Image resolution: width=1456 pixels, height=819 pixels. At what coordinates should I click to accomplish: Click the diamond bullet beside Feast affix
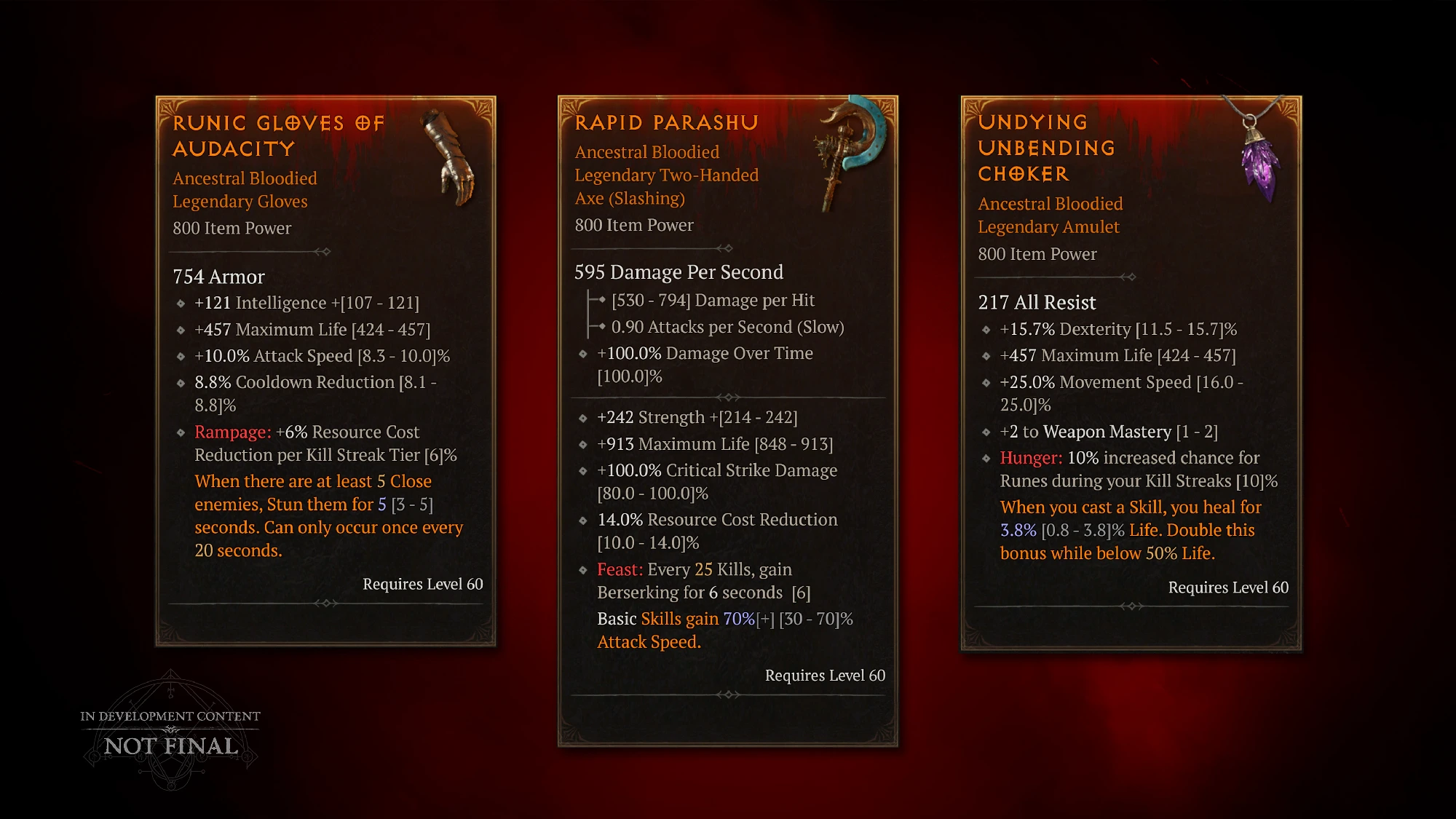(582, 571)
